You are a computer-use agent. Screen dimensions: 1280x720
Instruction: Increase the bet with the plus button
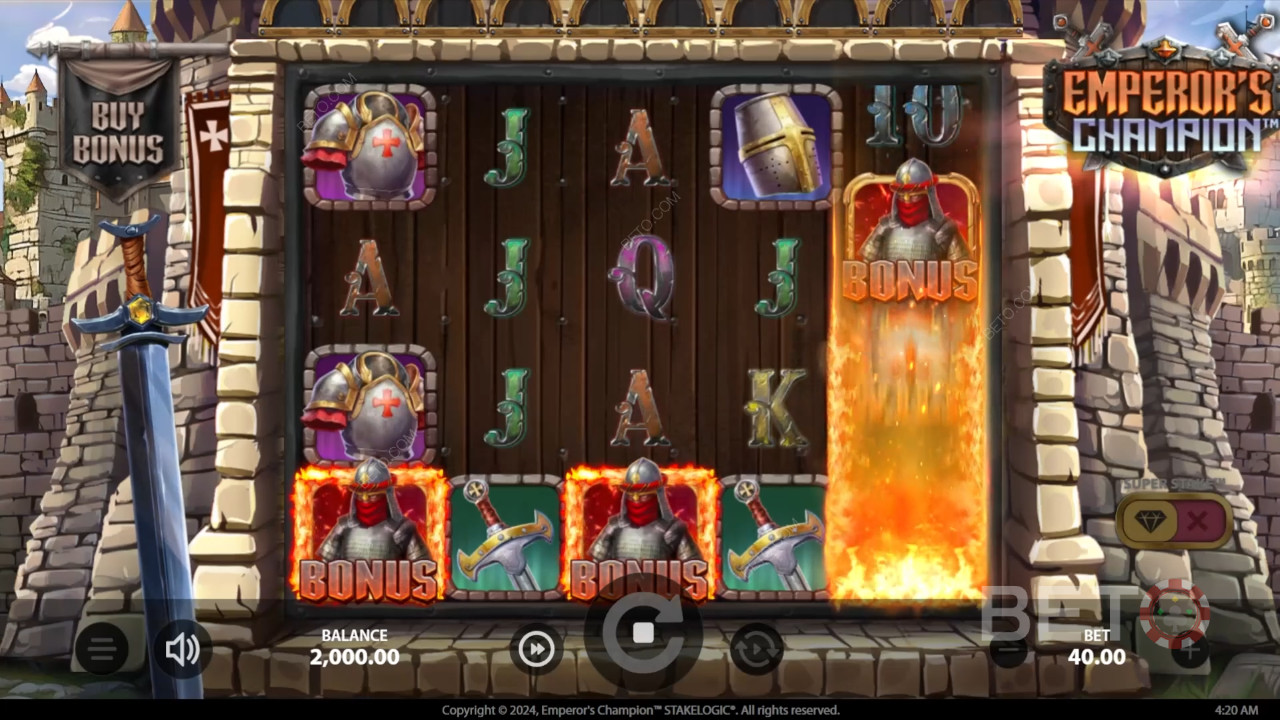click(1188, 652)
